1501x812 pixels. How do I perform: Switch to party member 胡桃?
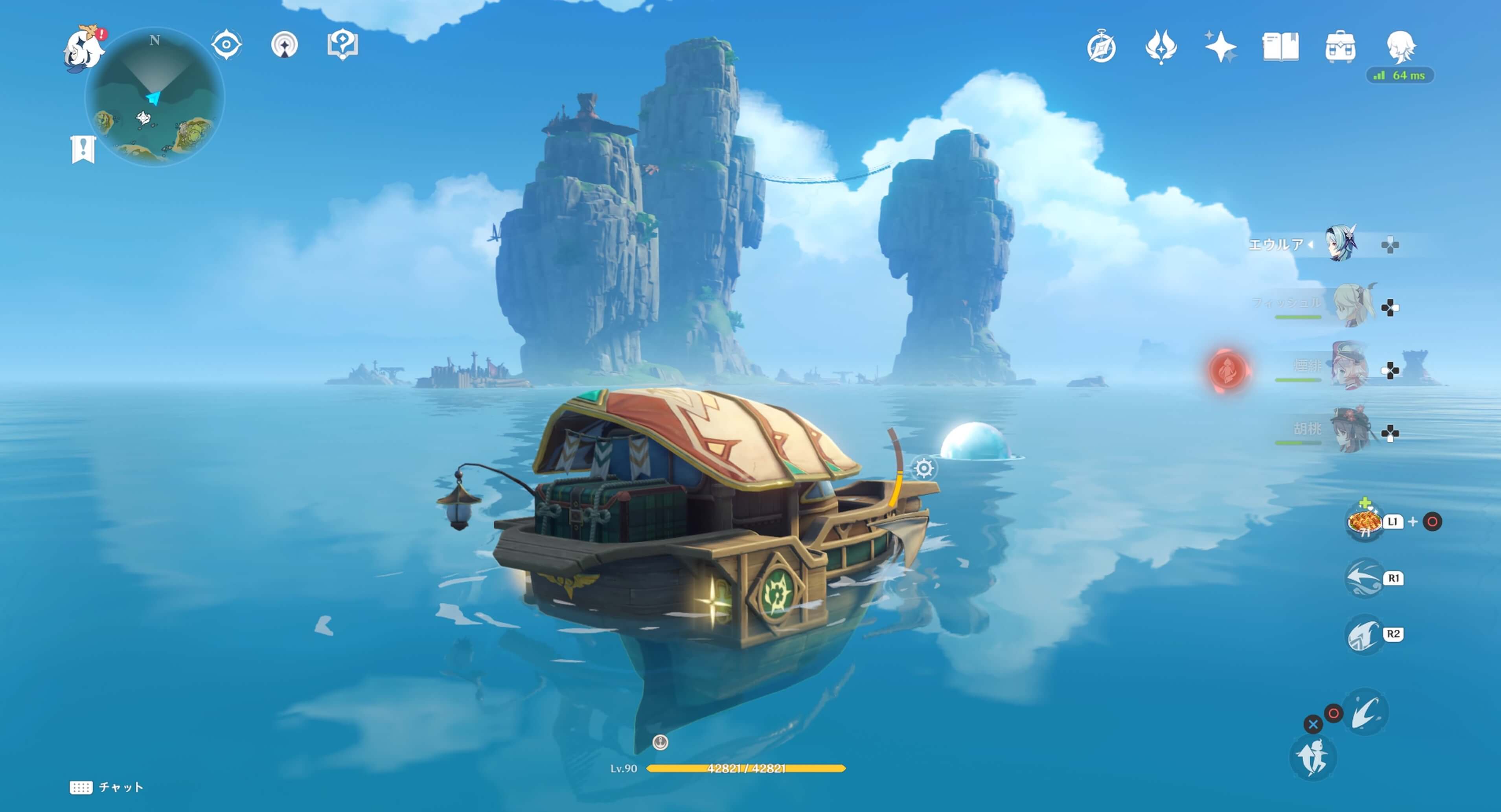(x=1351, y=430)
